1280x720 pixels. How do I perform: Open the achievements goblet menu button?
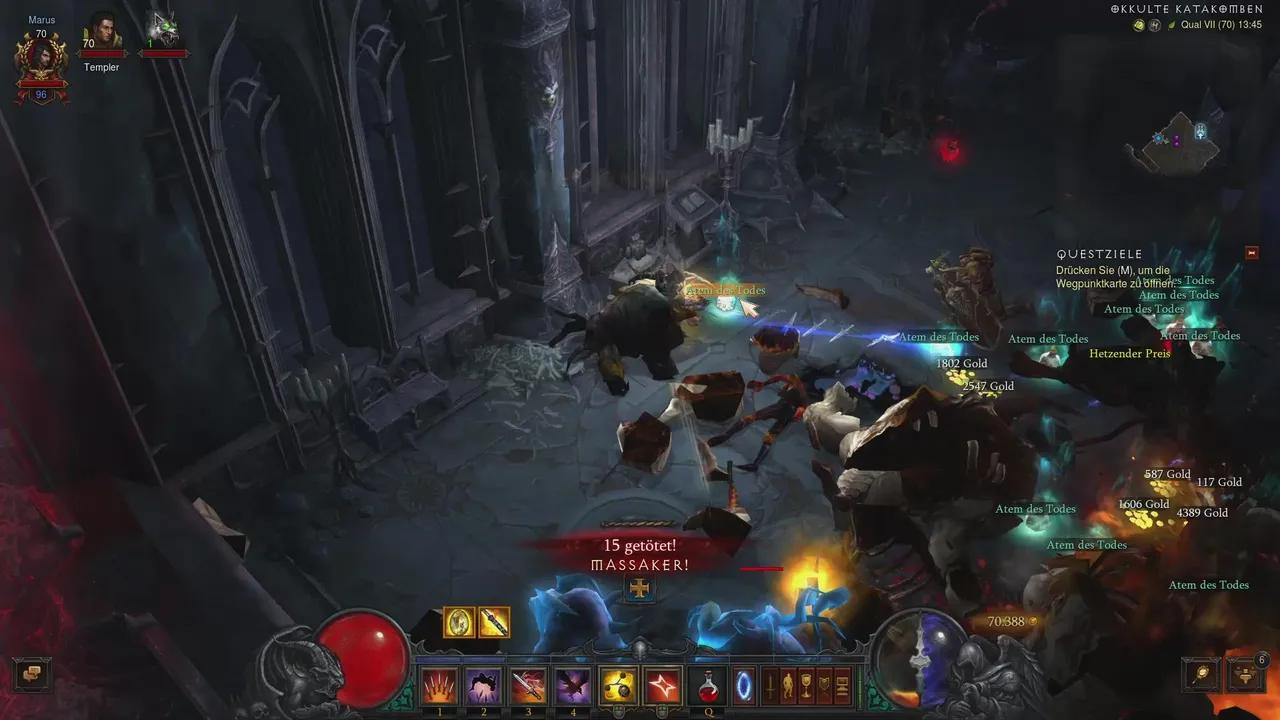click(x=807, y=685)
